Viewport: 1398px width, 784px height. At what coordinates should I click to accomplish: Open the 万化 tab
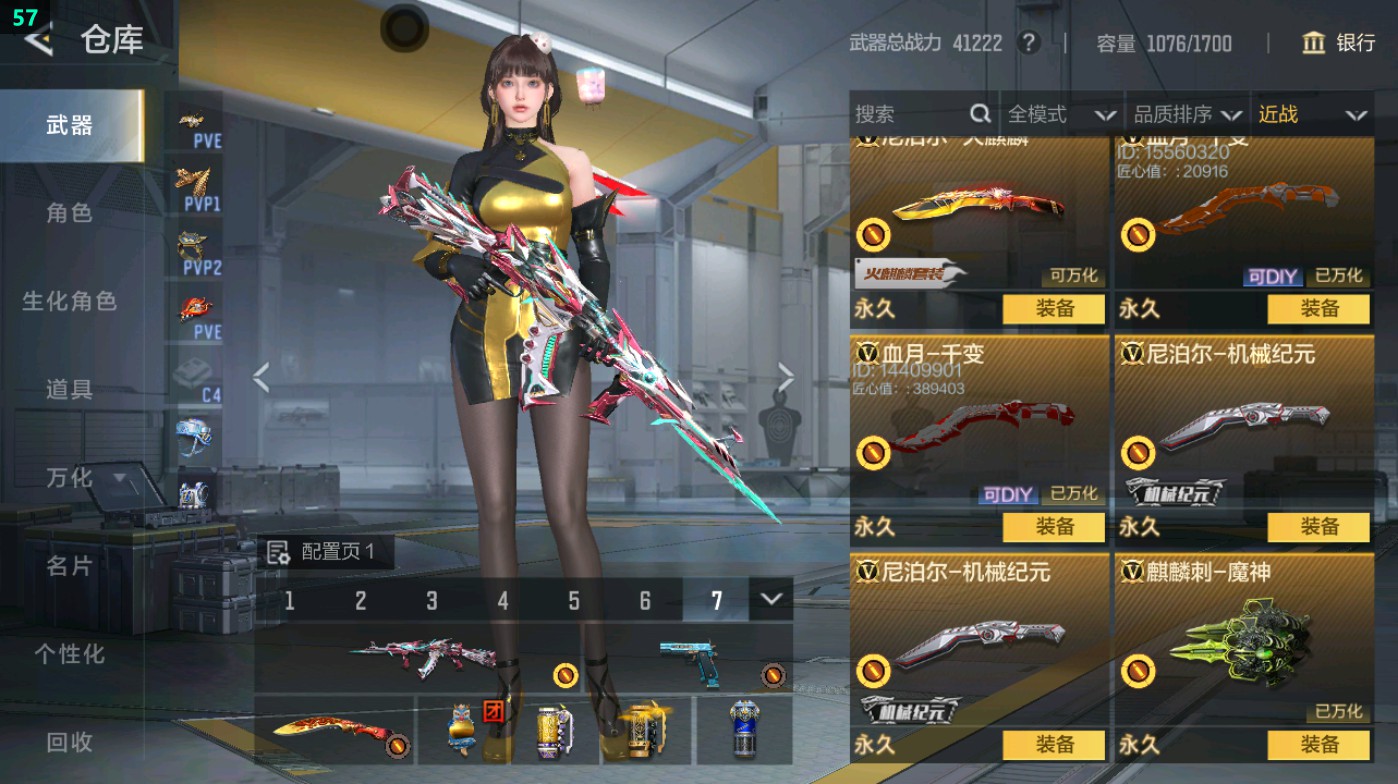[70, 478]
